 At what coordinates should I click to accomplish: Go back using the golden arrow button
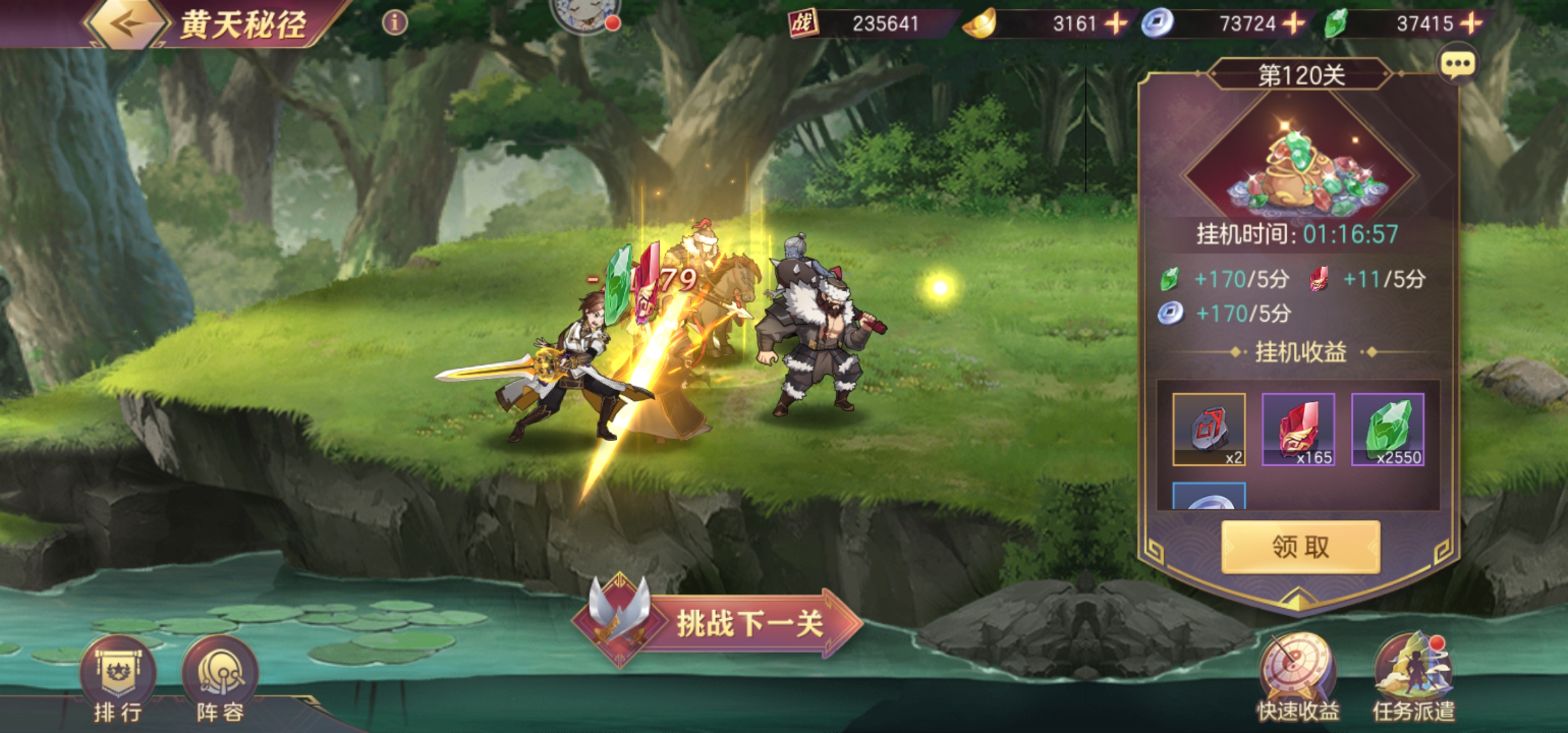126,24
